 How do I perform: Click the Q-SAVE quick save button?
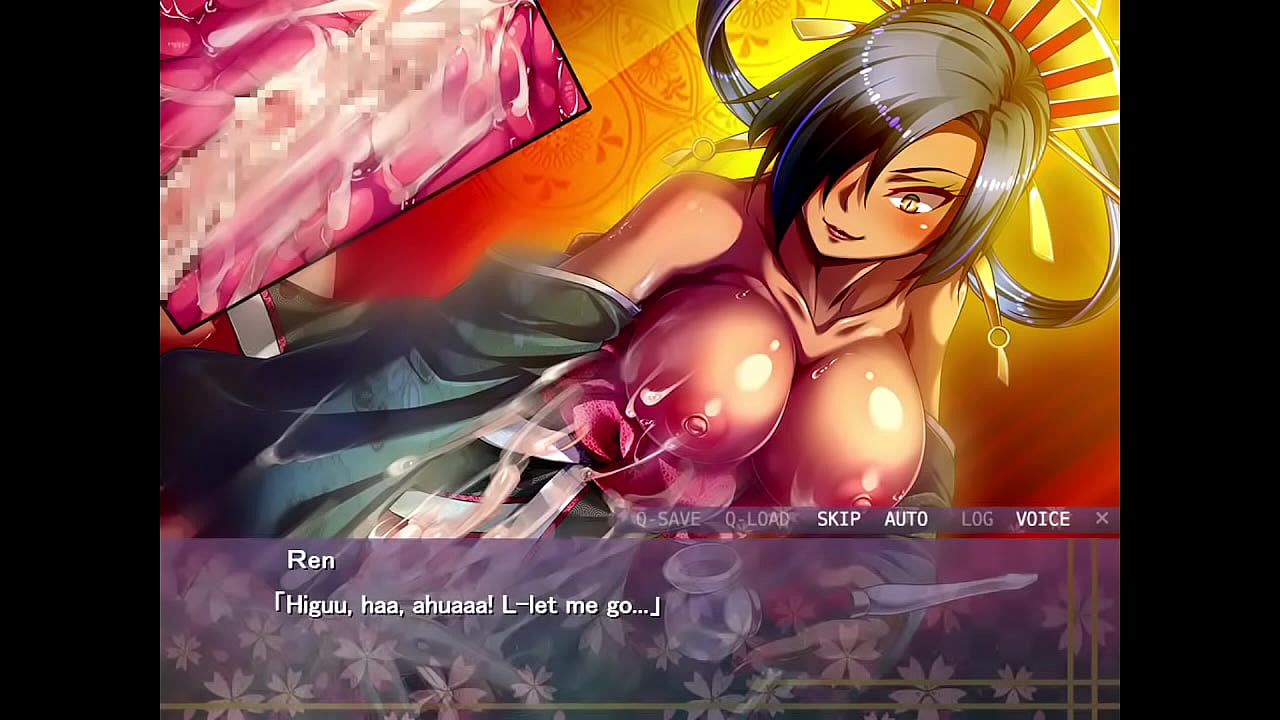point(668,519)
